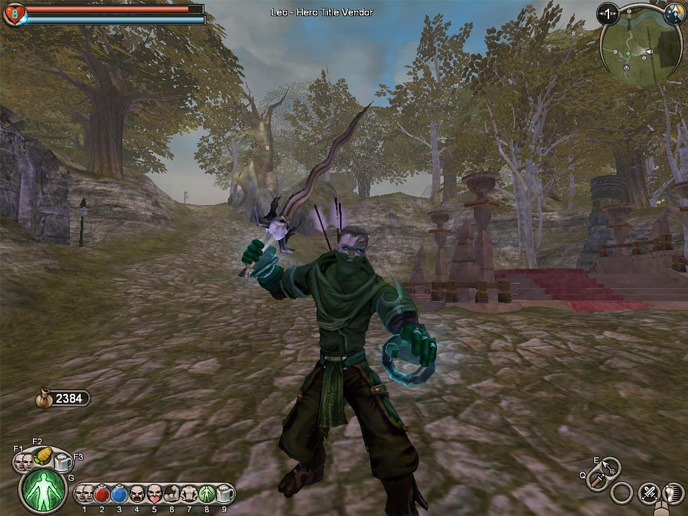Equip the melee sword weapon icon
Image resolution: width=688 pixels, height=516 pixels.
[596, 481]
